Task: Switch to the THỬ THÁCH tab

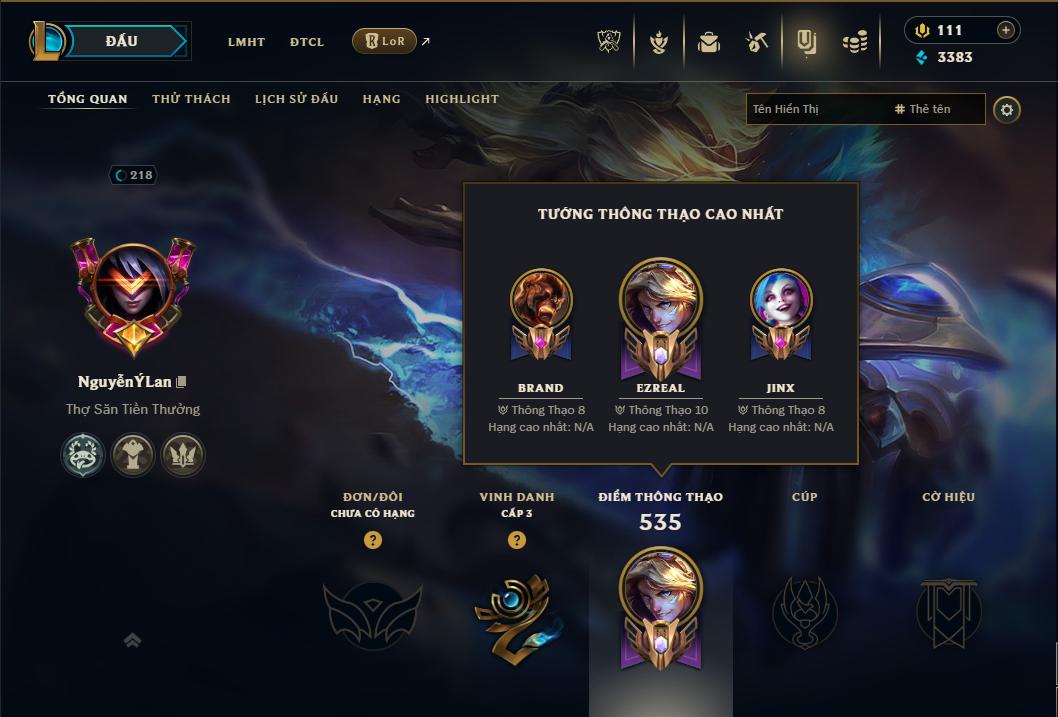Action: click(x=191, y=99)
